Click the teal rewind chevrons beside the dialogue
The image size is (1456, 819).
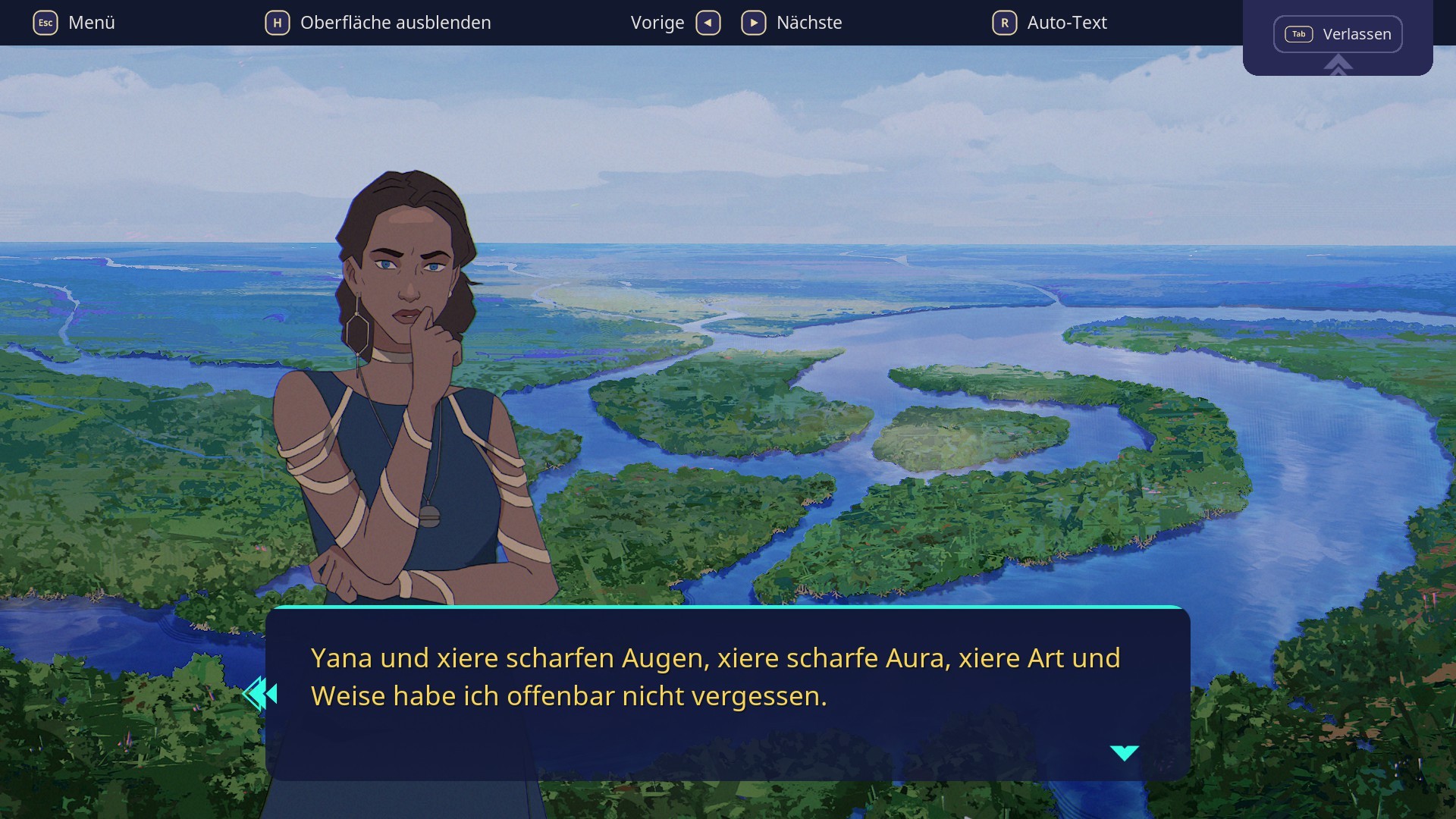[260, 692]
